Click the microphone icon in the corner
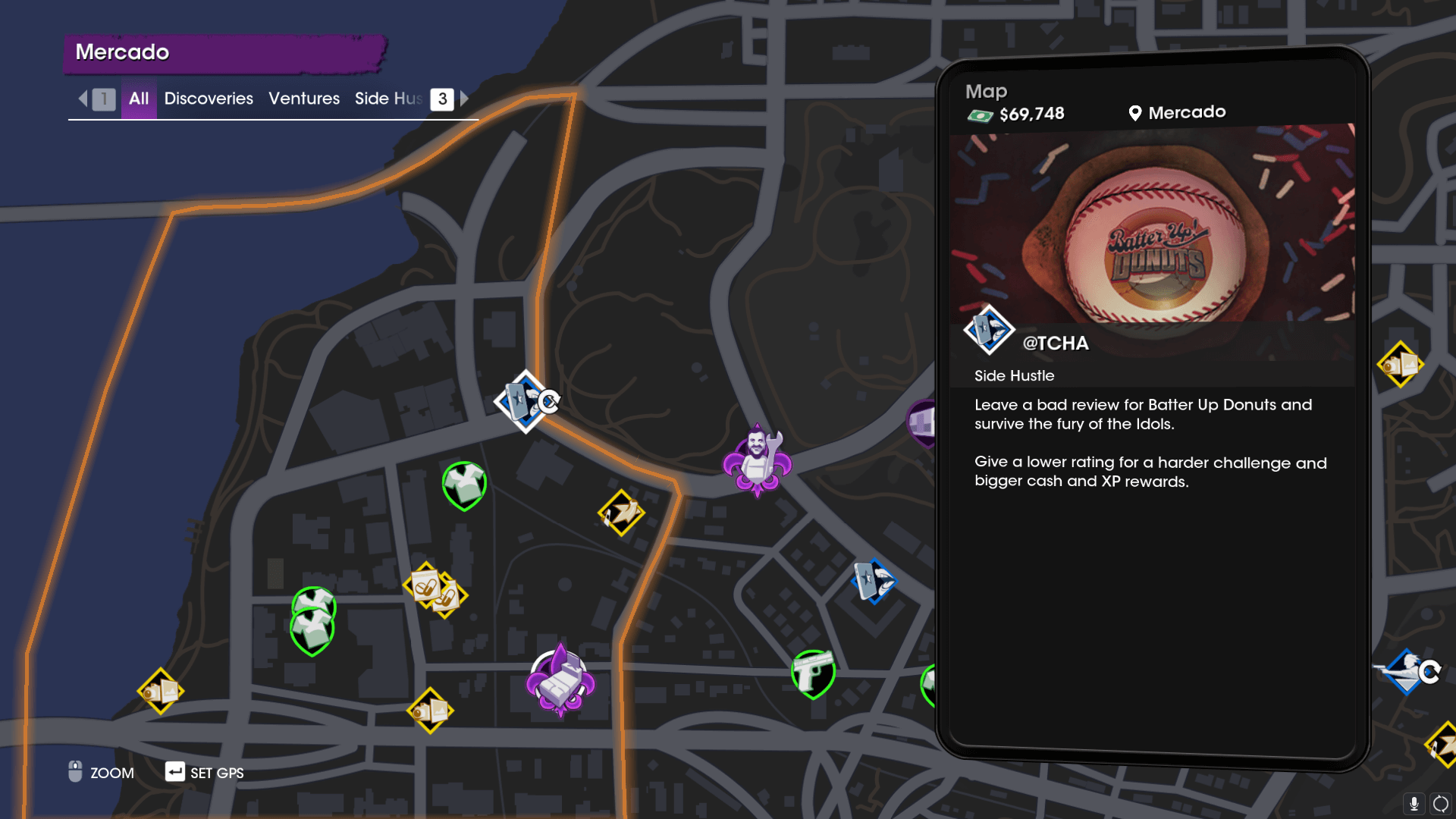Viewport: 1456px width, 819px height. point(1414,803)
